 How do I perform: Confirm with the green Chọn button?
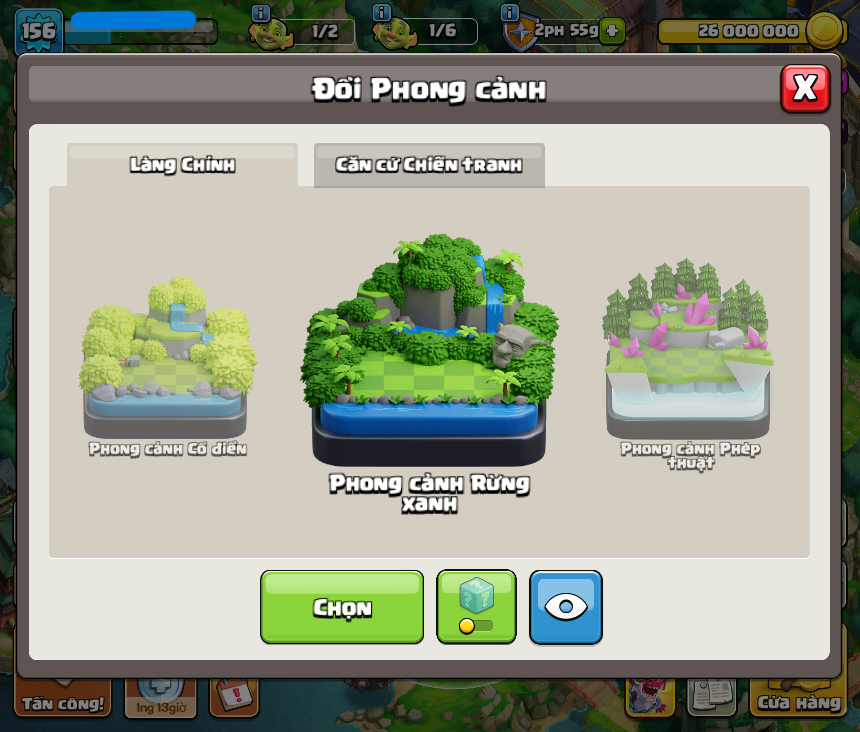[342, 607]
